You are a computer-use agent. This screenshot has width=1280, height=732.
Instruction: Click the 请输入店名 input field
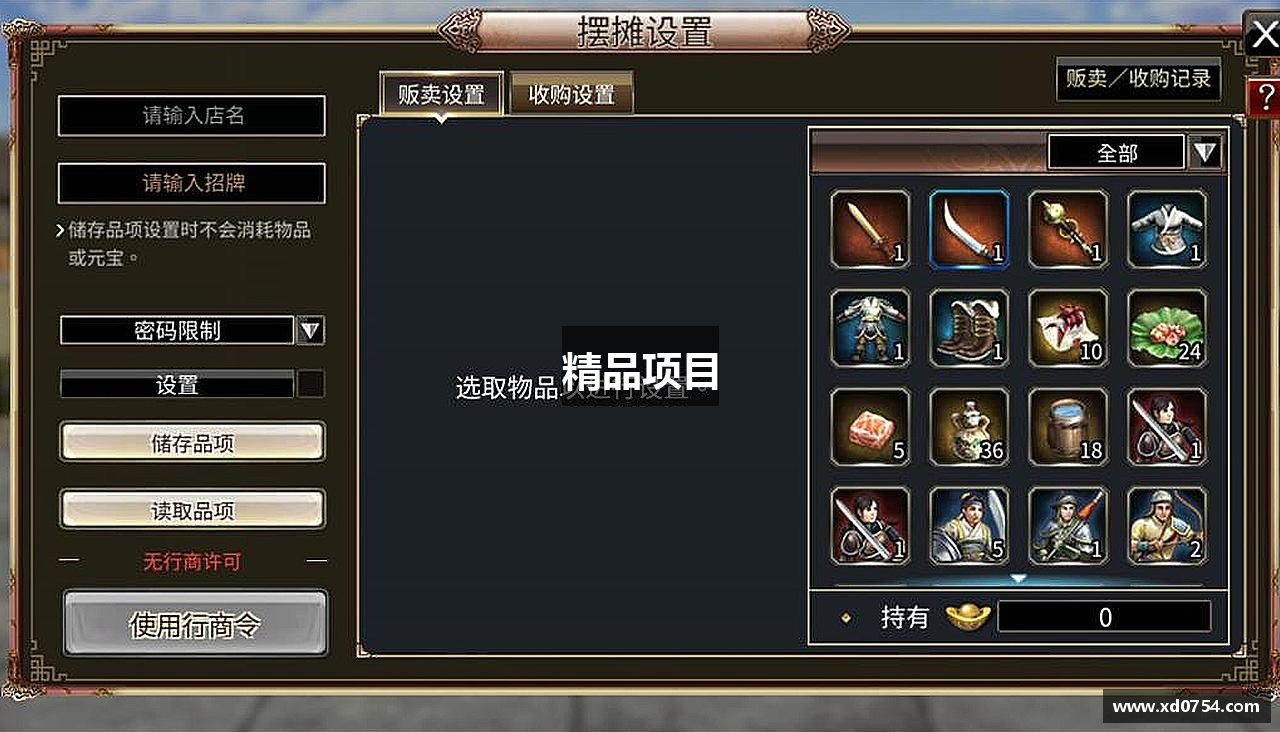(x=191, y=116)
